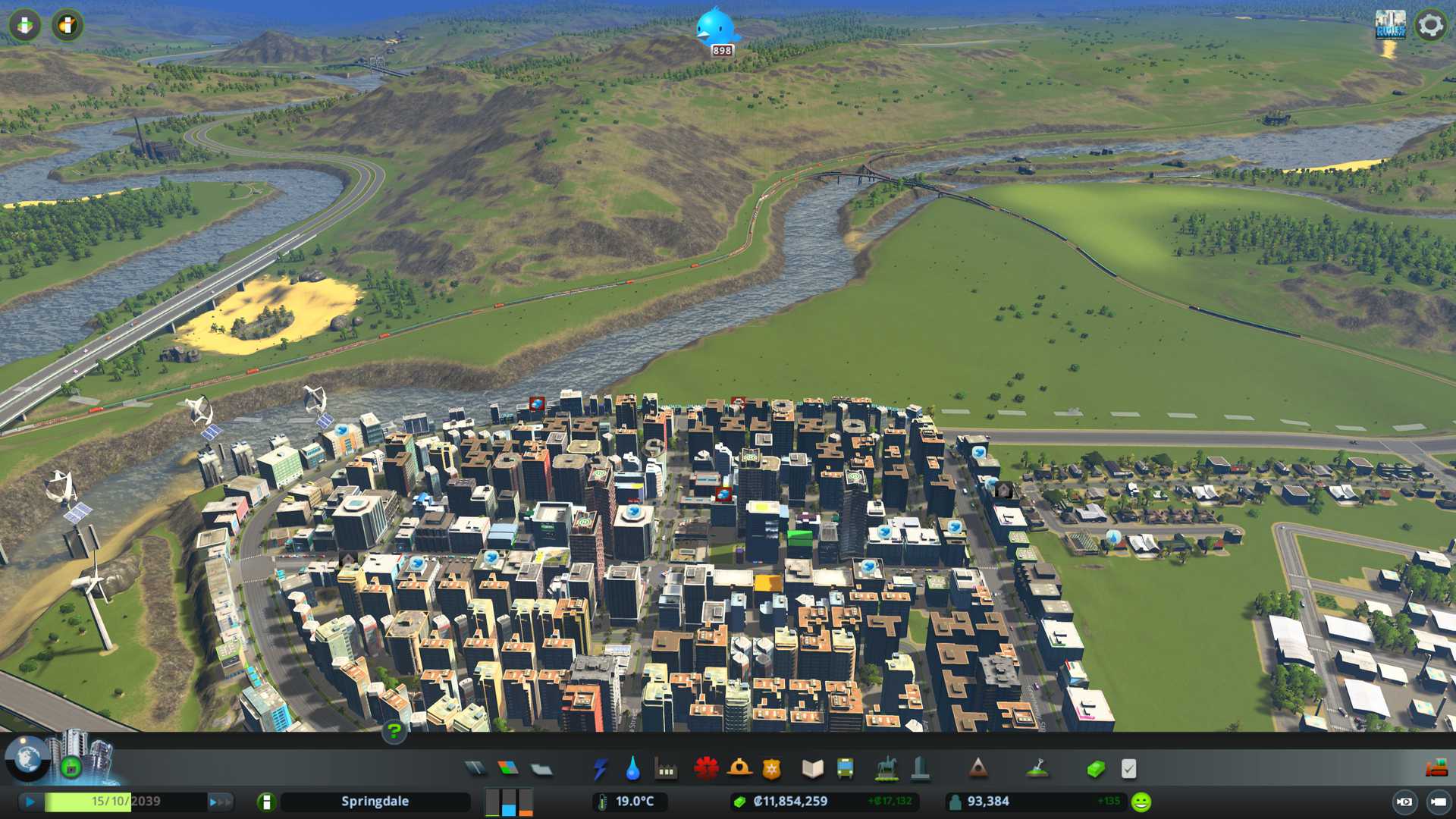Change simulation speed with the triple-arrow button

click(220, 802)
